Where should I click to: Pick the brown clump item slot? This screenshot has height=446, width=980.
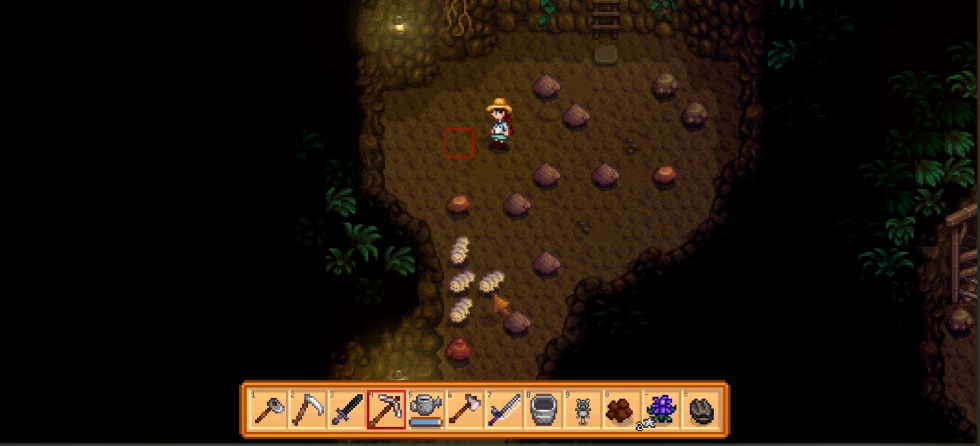tap(621, 410)
